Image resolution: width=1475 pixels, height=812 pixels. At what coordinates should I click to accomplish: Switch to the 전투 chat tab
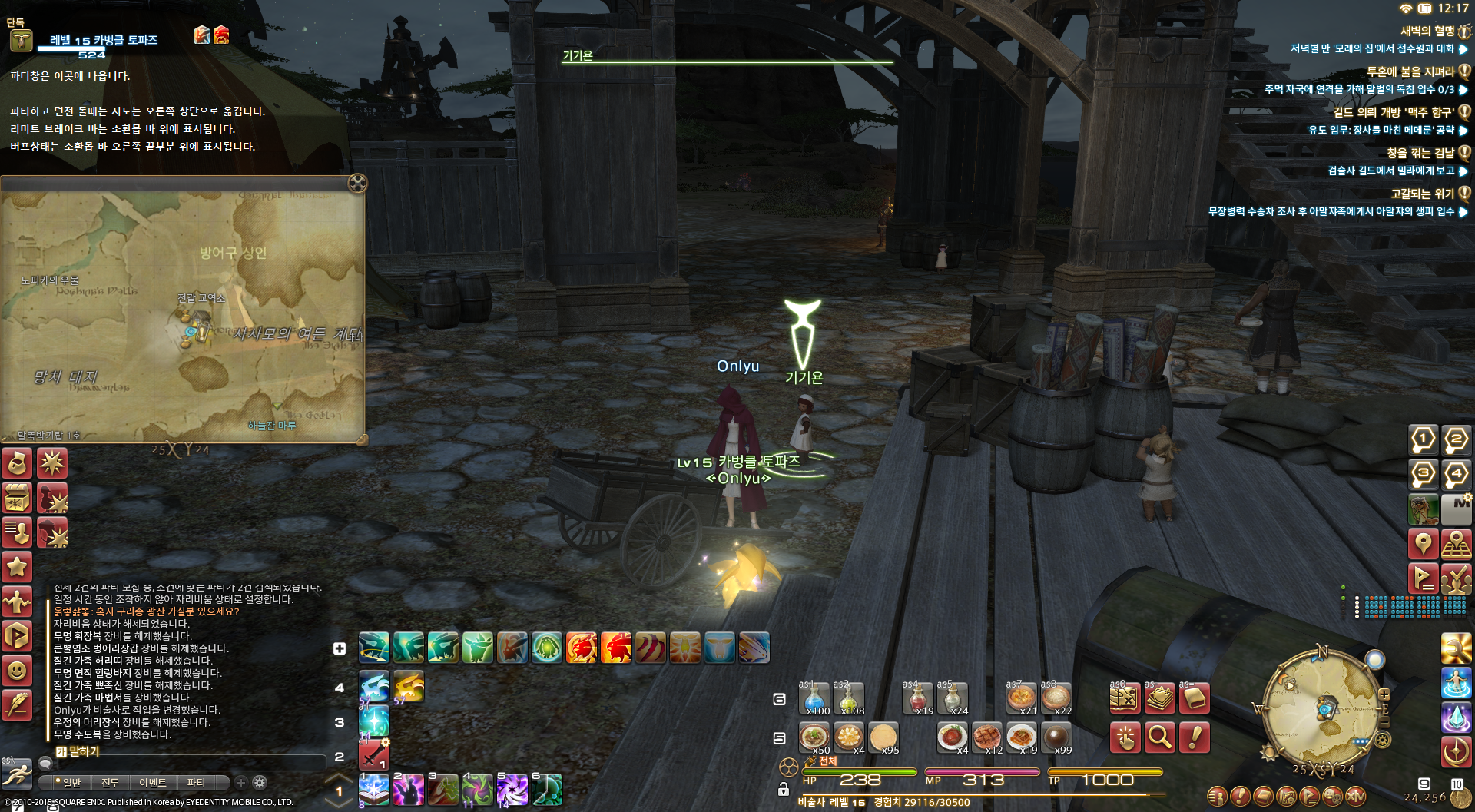pyautogui.click(x=110, y=782)
